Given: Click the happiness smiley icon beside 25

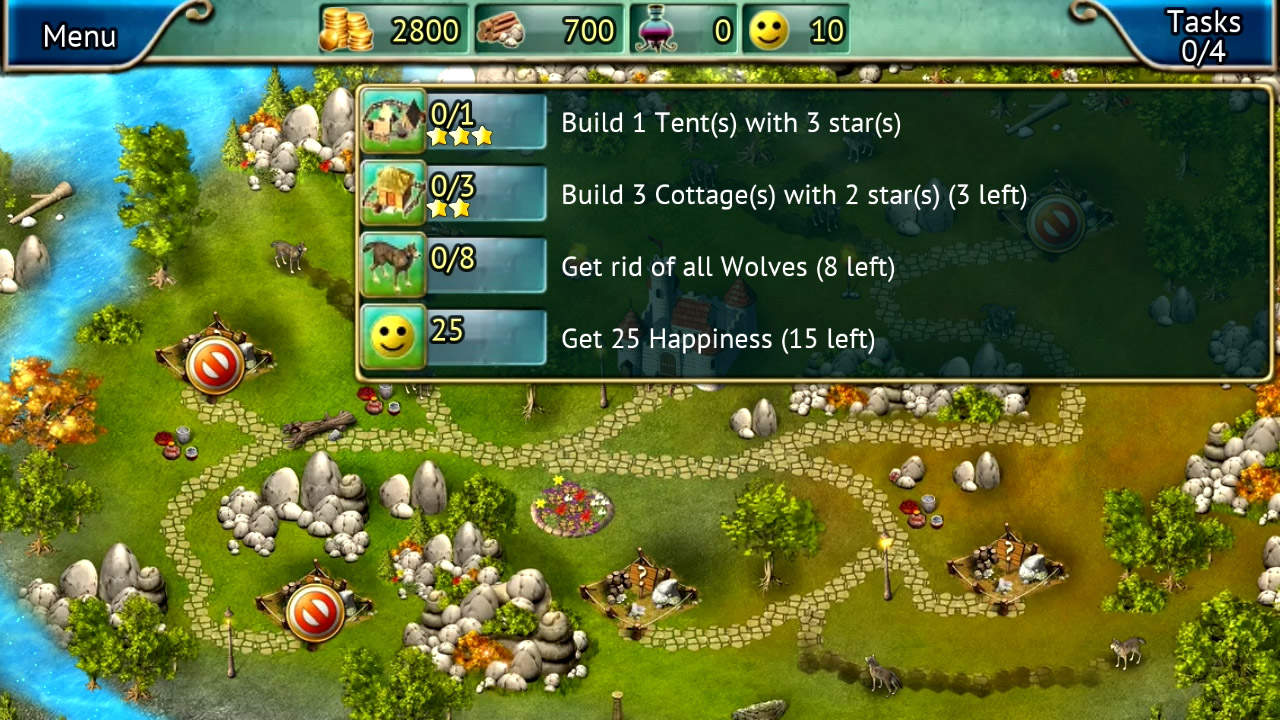Looking at the screenshot, I should [392, 337].
